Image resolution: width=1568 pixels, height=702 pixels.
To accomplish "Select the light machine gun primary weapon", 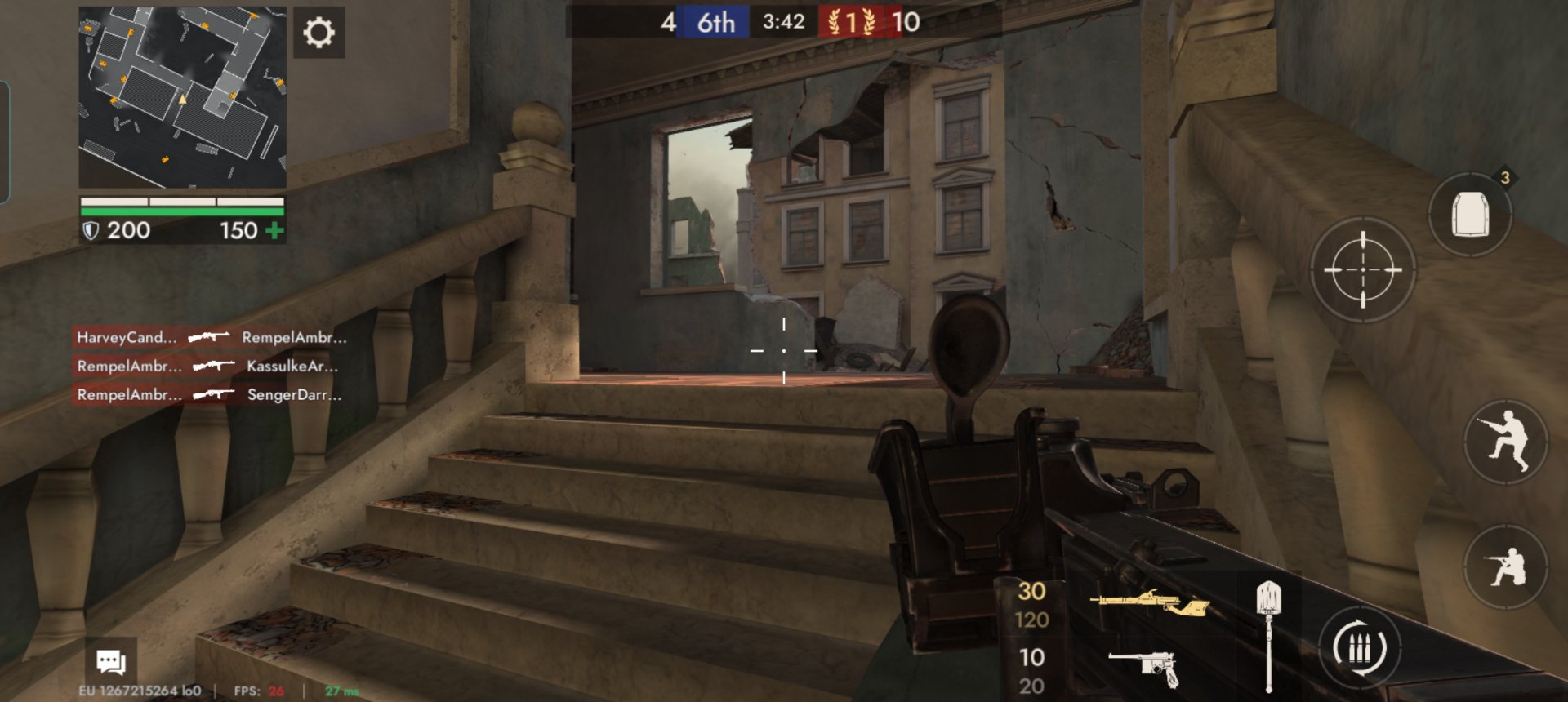I will click(1148, 604).
